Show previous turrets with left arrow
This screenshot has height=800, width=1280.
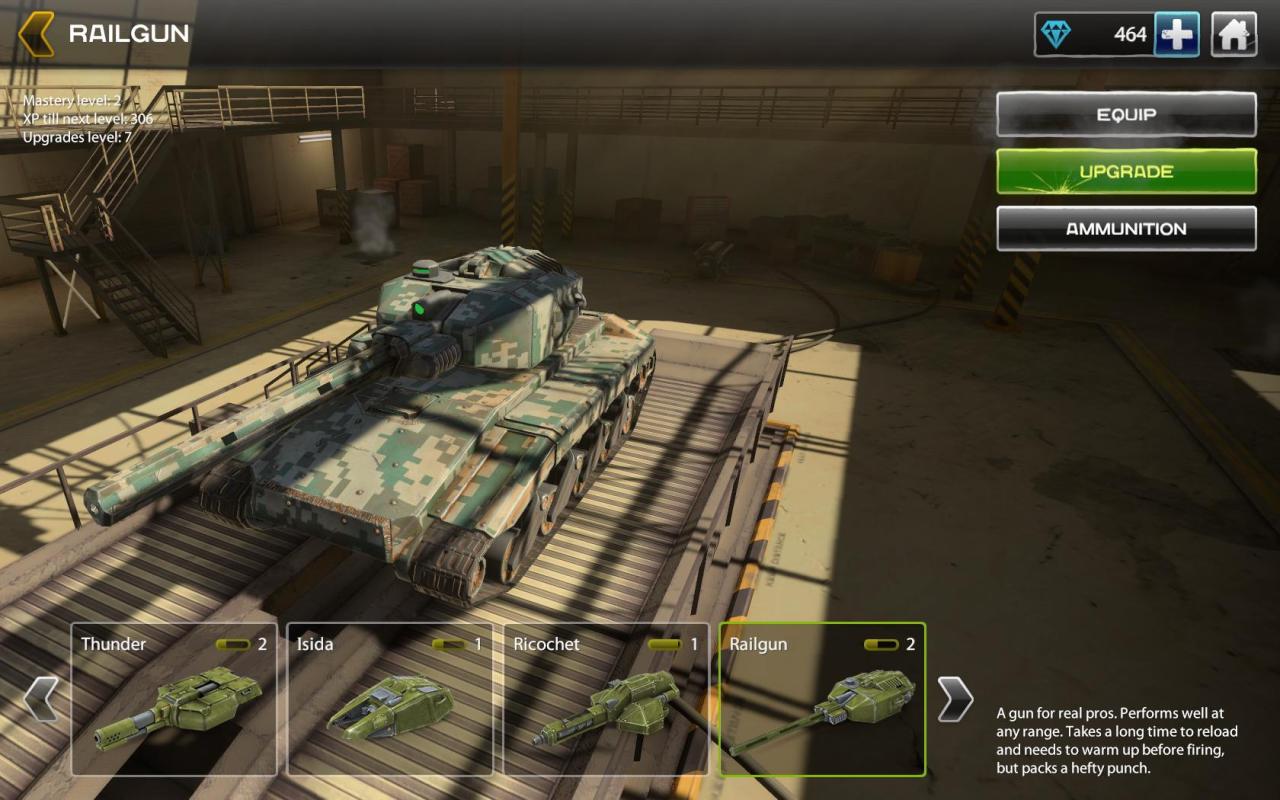point(41,698)
